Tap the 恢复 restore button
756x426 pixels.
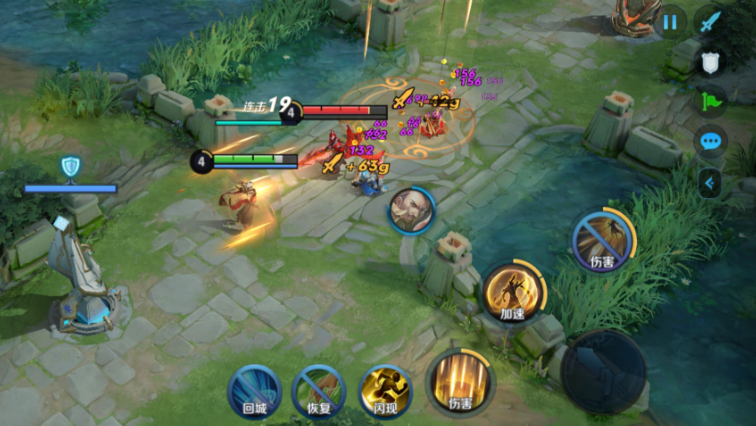coord(319,389)
